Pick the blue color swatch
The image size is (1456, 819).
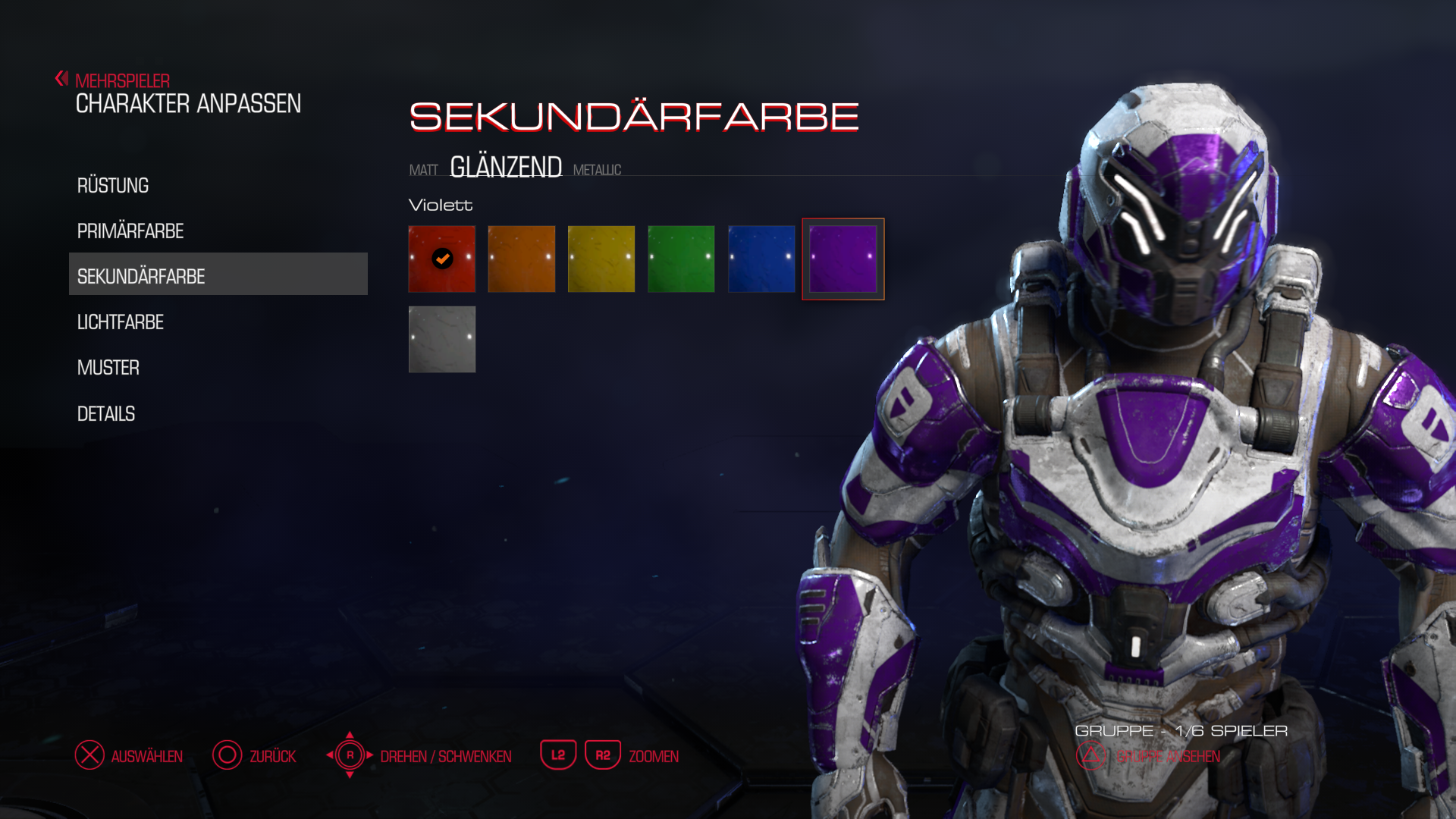click(761, 259)
